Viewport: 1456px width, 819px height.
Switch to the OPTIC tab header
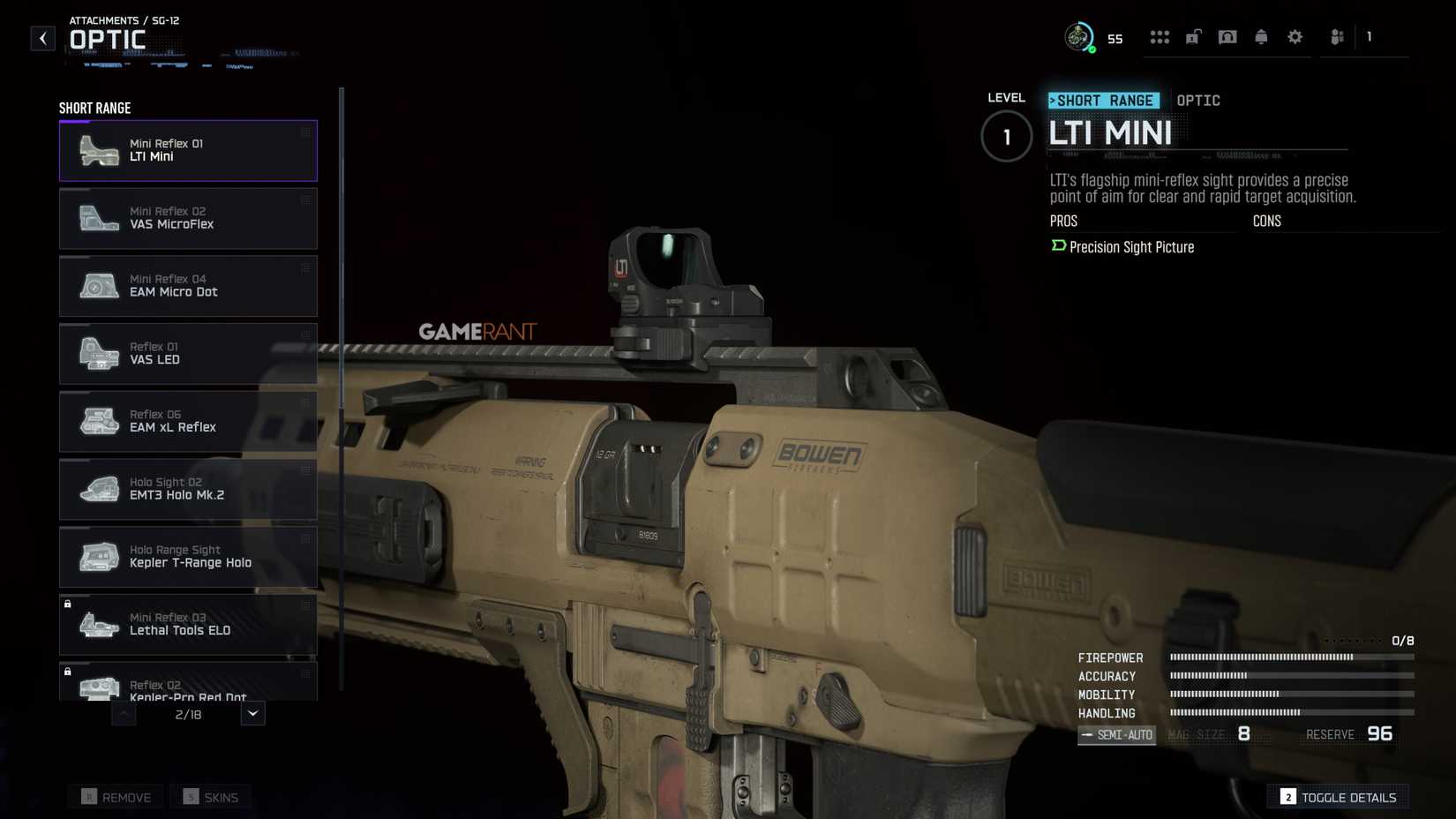click(x=1198, y=100)
